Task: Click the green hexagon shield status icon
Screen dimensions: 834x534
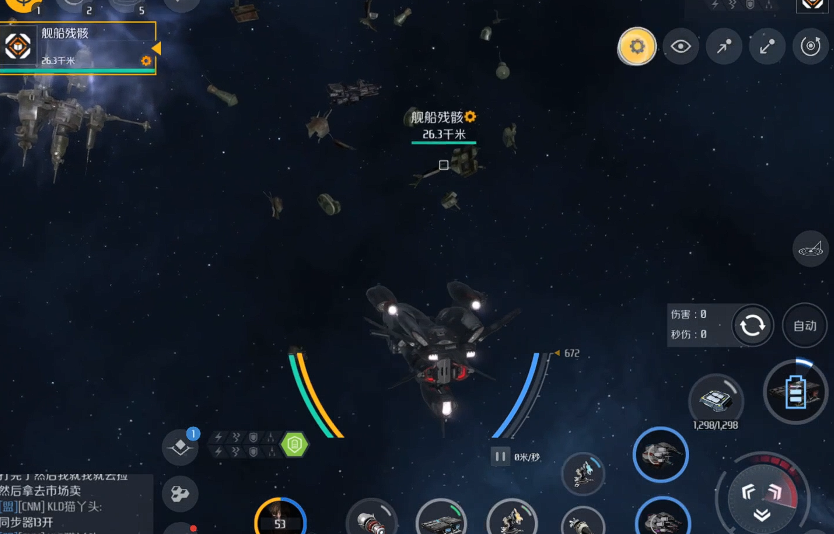Action: click(294, 443)
